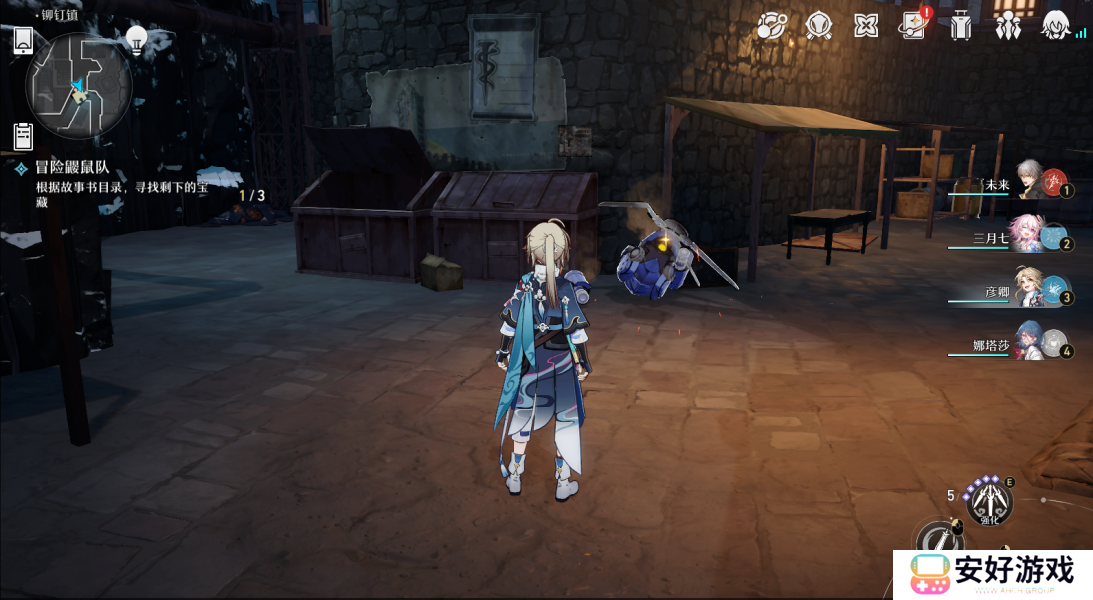This screenshot has width=1093, height=600.
Task: Open the mission clipboard icon
Action: [24, 136]
